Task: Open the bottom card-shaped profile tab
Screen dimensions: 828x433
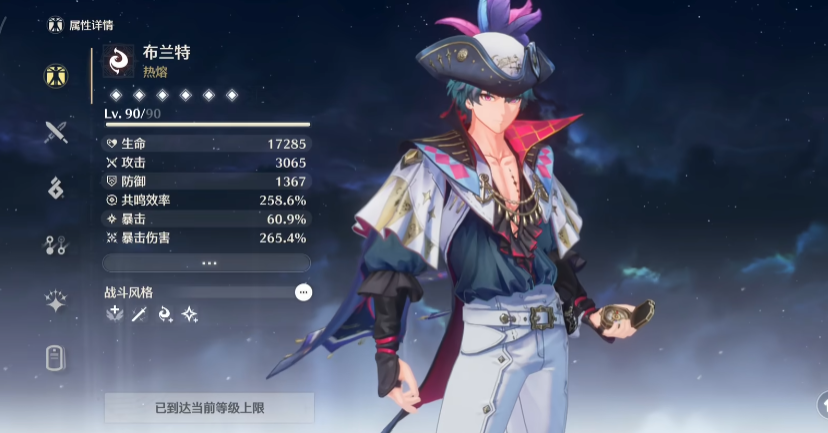Action: coord(57,357)
